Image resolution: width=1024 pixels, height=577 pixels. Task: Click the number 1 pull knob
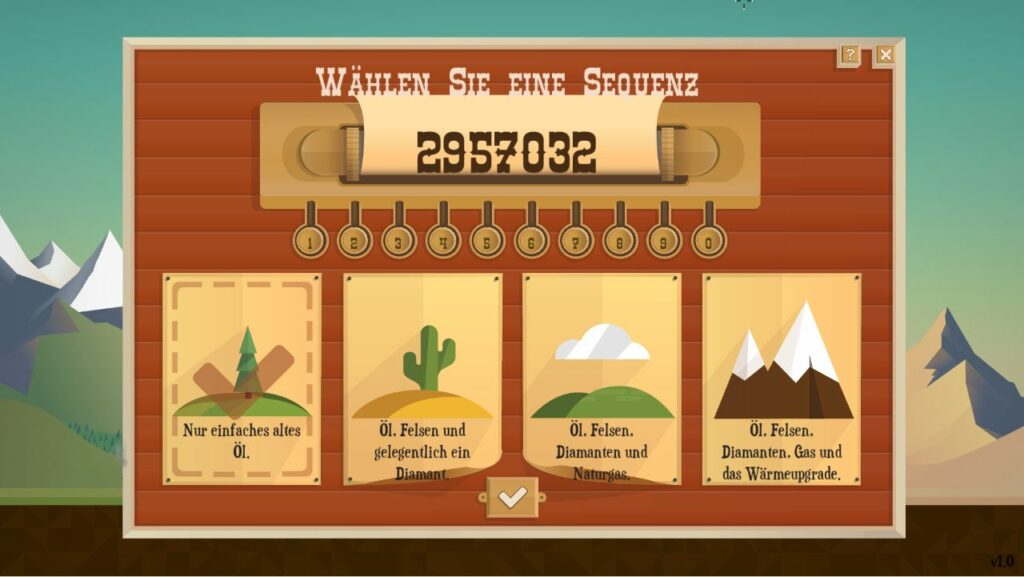click(x=310, y=241)
